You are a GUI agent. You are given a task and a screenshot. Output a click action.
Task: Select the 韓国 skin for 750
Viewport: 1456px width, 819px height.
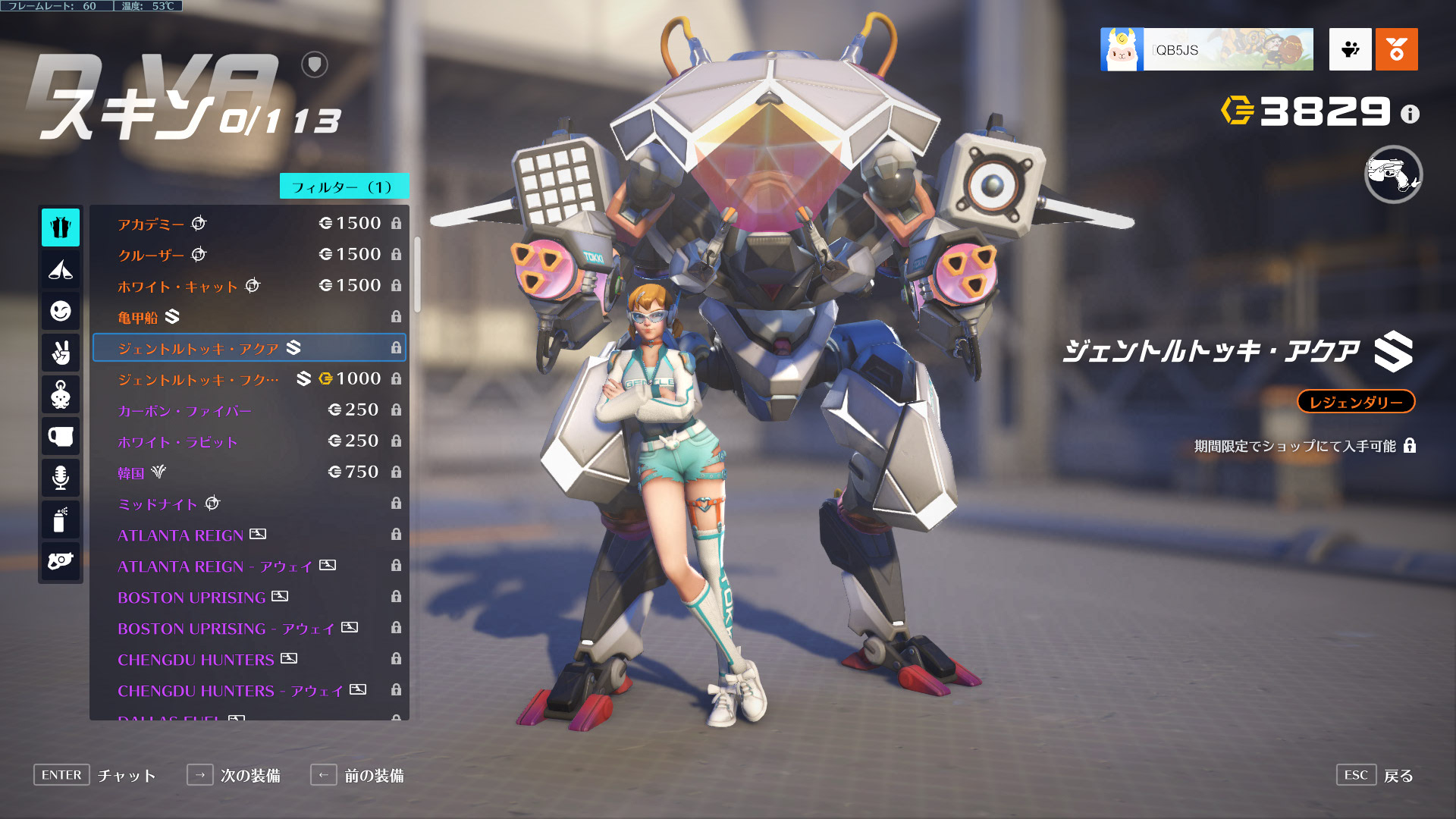click(249, 472)
